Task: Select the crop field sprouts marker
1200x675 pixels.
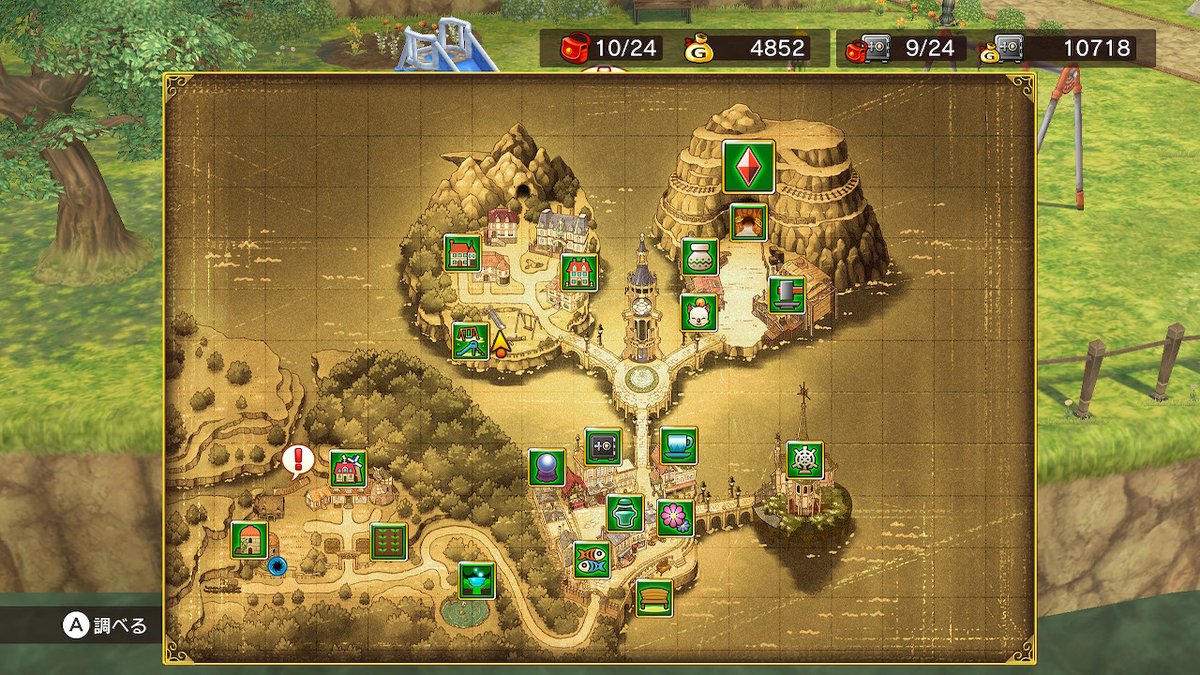Action: (x=388, y=541)
